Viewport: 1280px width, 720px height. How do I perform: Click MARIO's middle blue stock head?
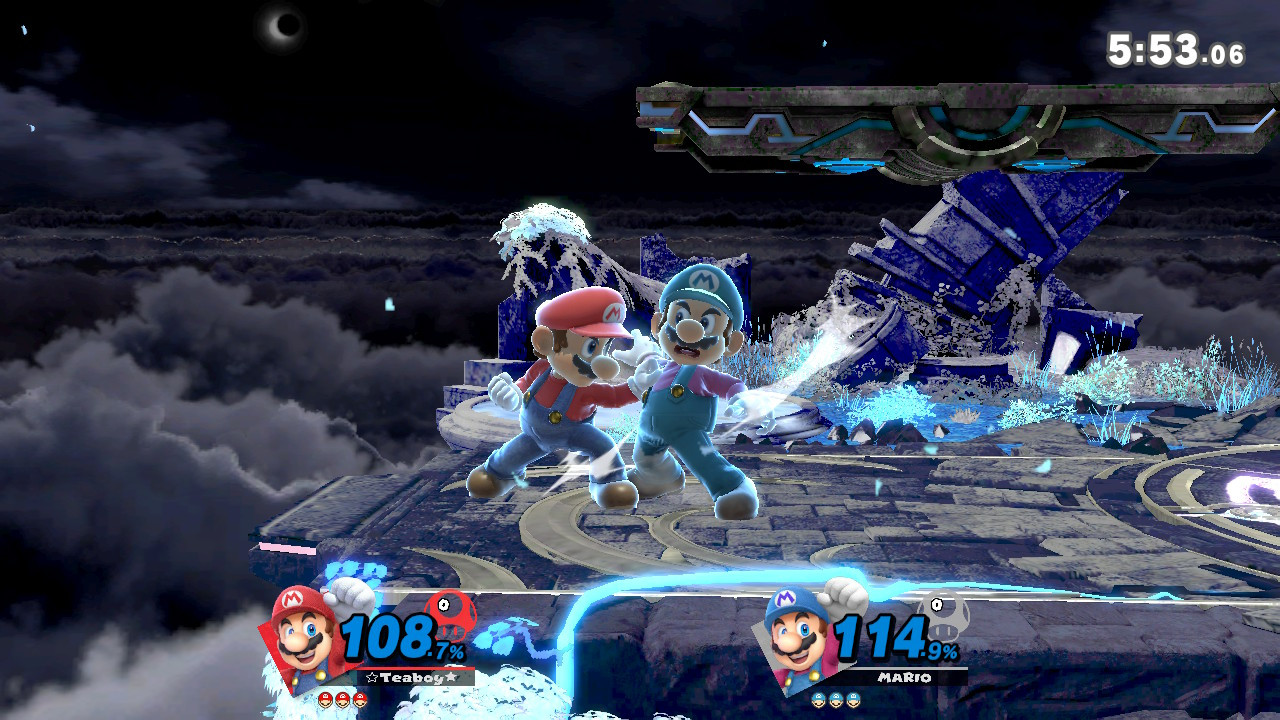[835, 699]
